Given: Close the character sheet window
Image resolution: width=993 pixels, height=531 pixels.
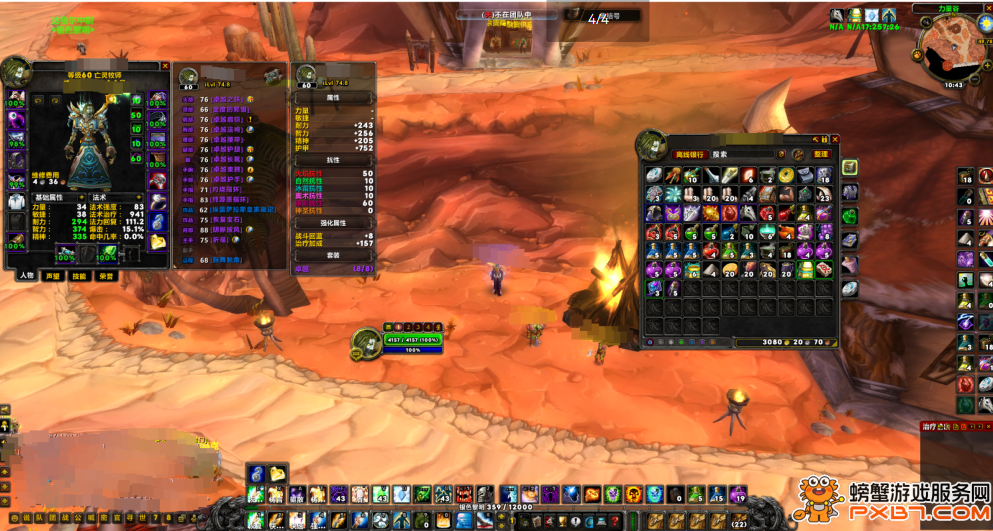Looking at the screenshot, I should [x=165, y=66].
